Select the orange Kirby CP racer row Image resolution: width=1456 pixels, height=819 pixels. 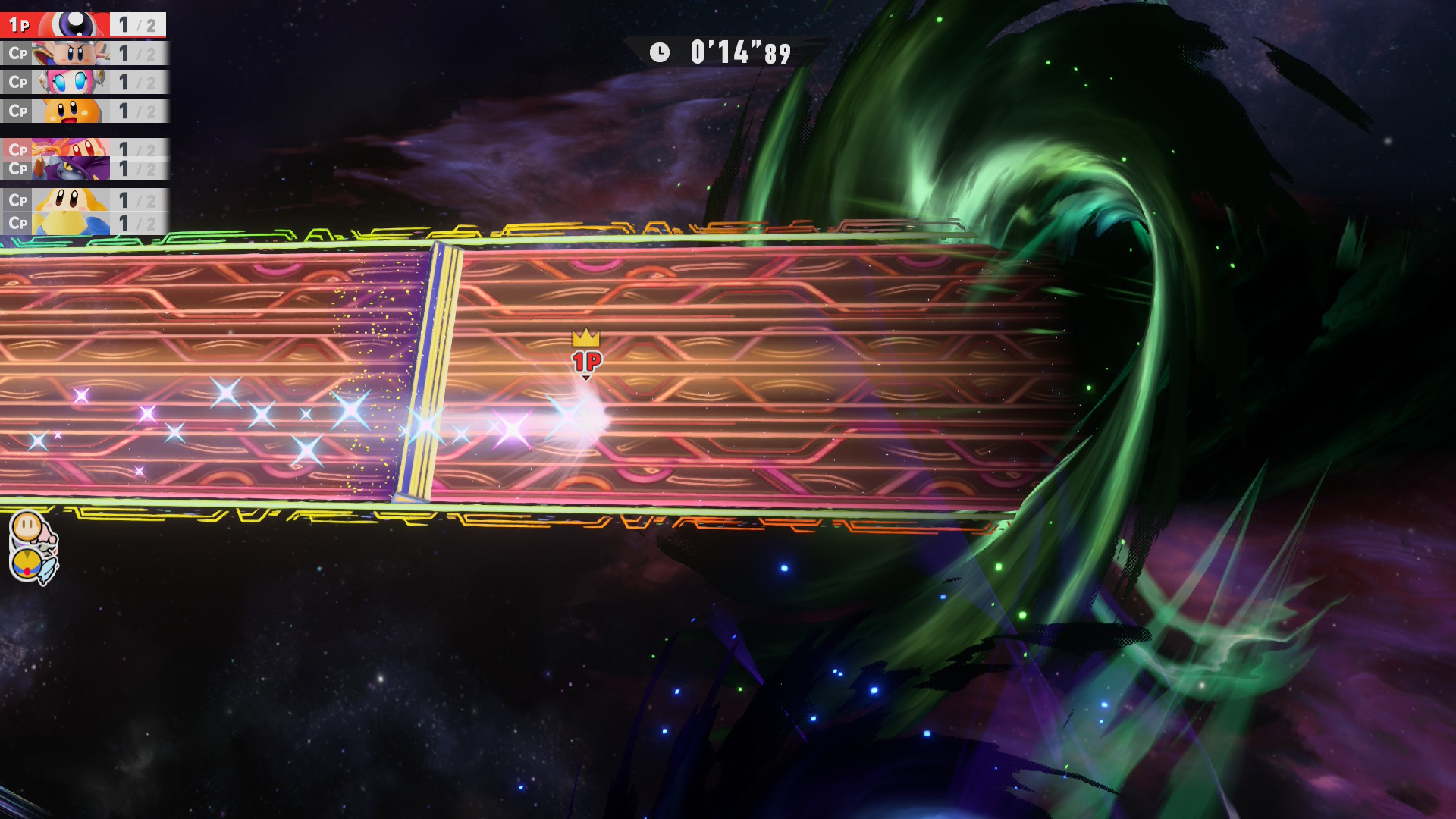(83, 111)
